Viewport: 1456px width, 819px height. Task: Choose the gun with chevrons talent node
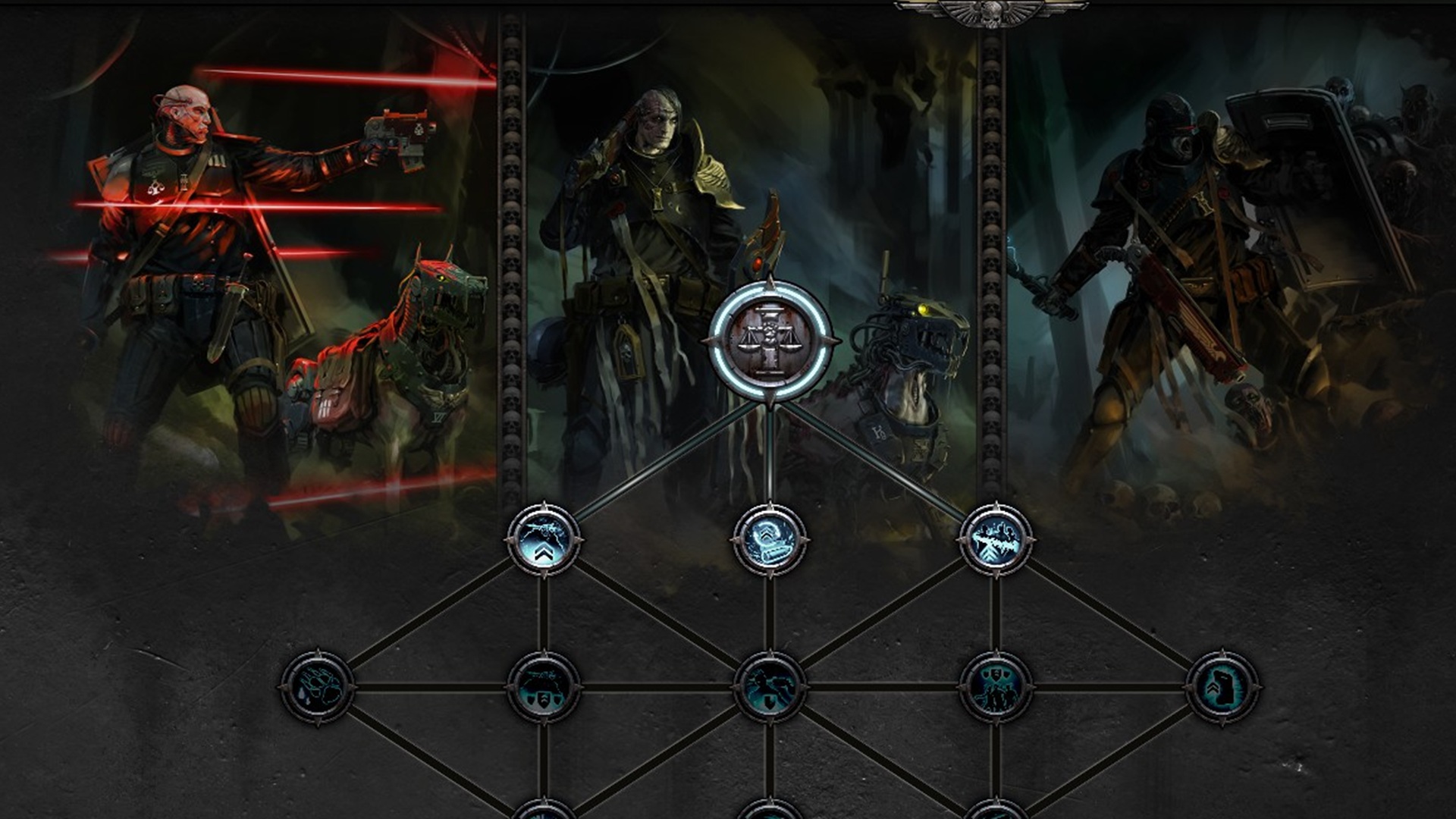543,539
